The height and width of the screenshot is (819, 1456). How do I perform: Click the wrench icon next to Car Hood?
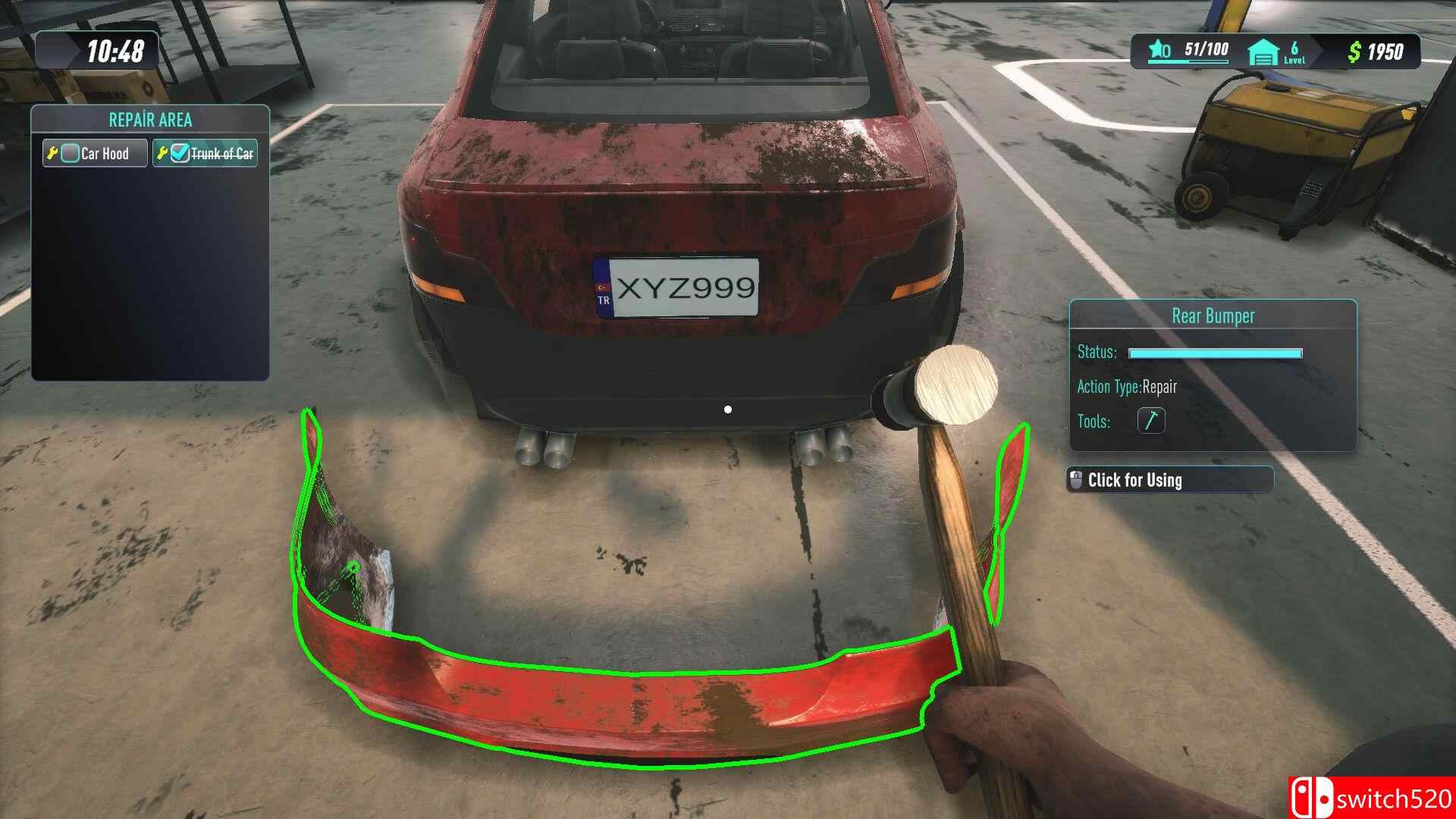point(54,153)
